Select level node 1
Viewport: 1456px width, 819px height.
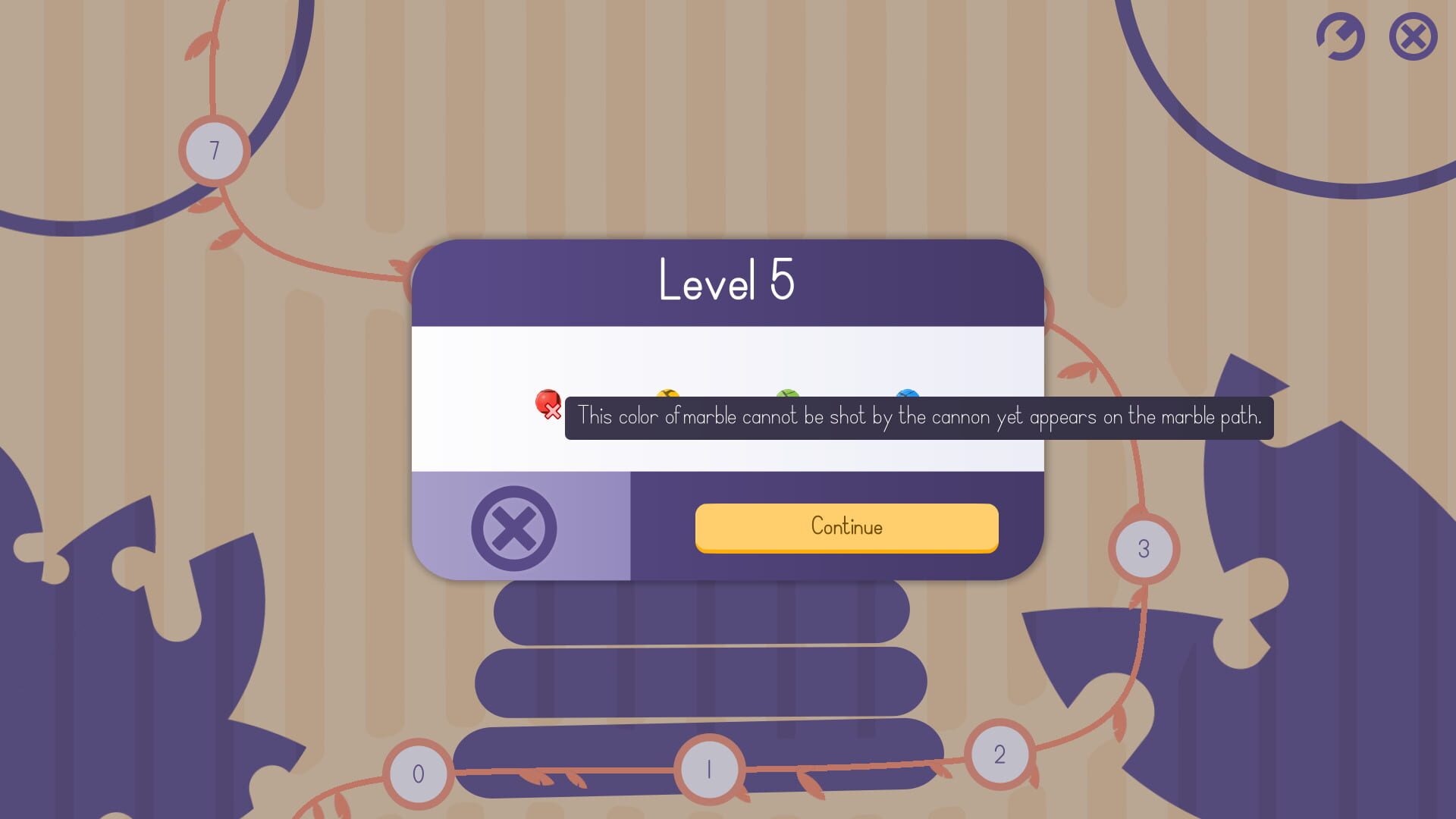(708, 768)
